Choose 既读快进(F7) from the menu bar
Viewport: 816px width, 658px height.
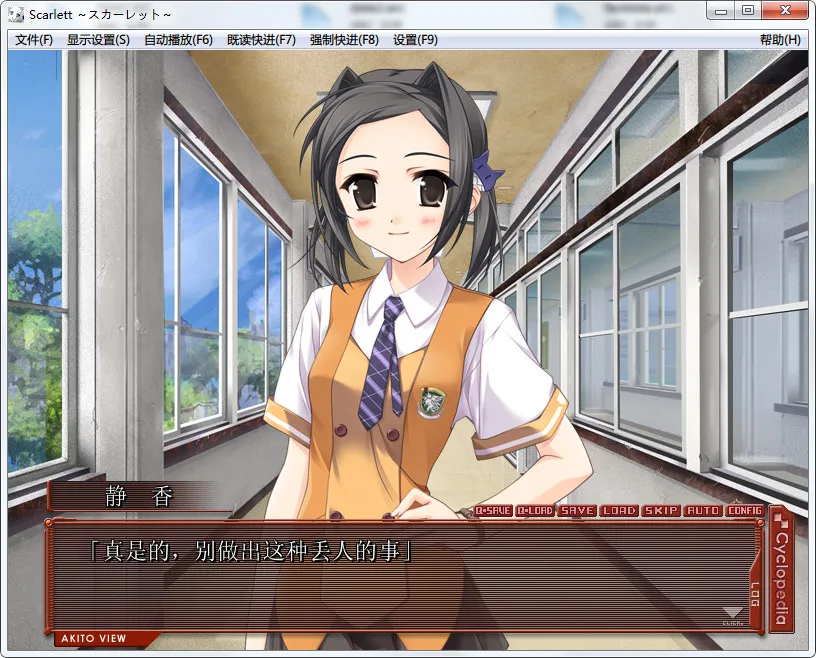tap(261, 40)
